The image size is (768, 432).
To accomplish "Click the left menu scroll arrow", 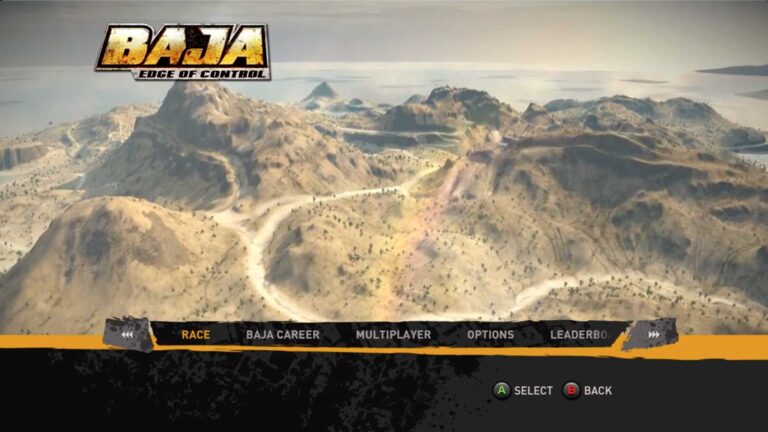I will (x=127, y=335).
